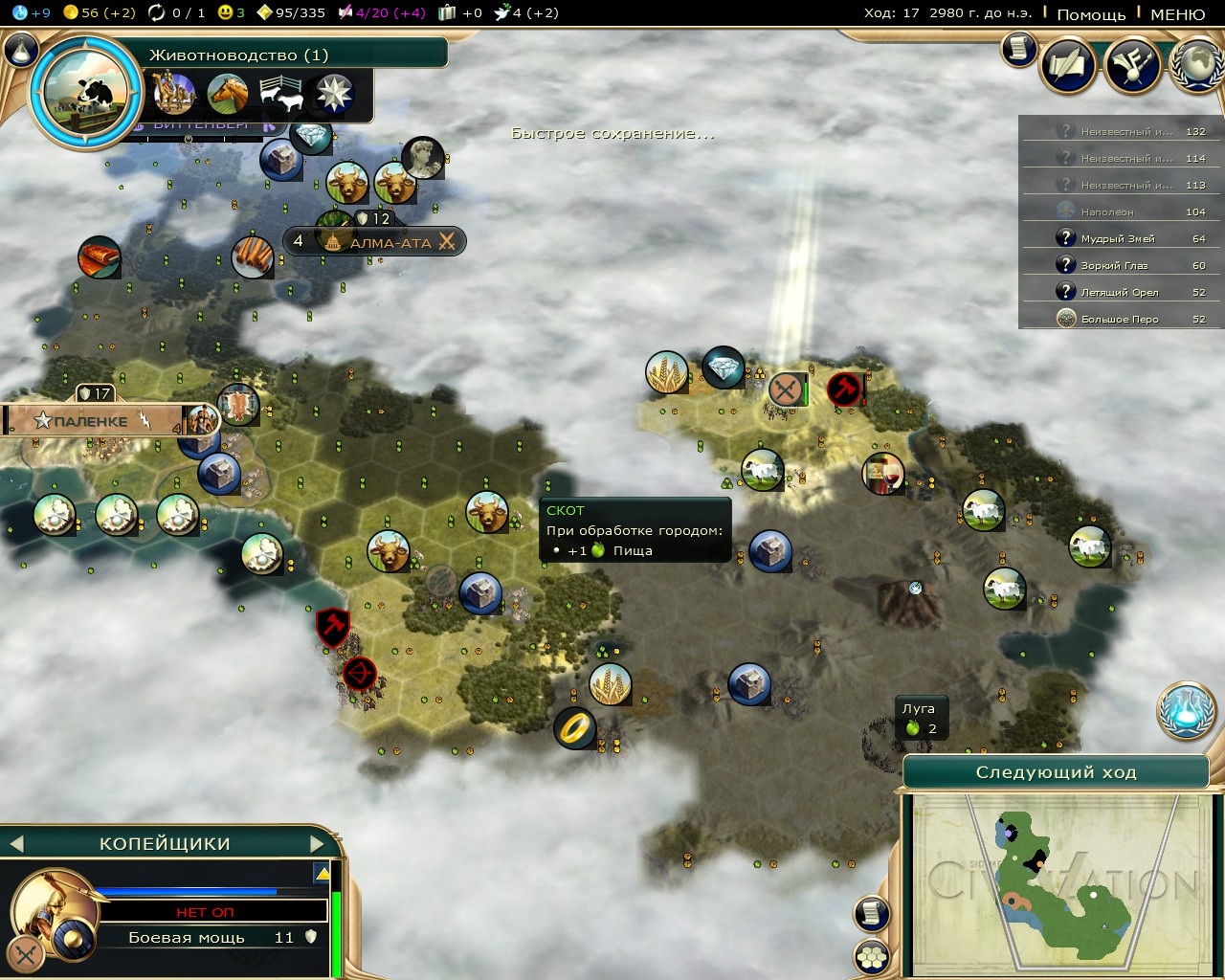This screenshot has height=980, width=1225.
Task: Open the scroll button beside the minimap
Action: tap(871, 914)
